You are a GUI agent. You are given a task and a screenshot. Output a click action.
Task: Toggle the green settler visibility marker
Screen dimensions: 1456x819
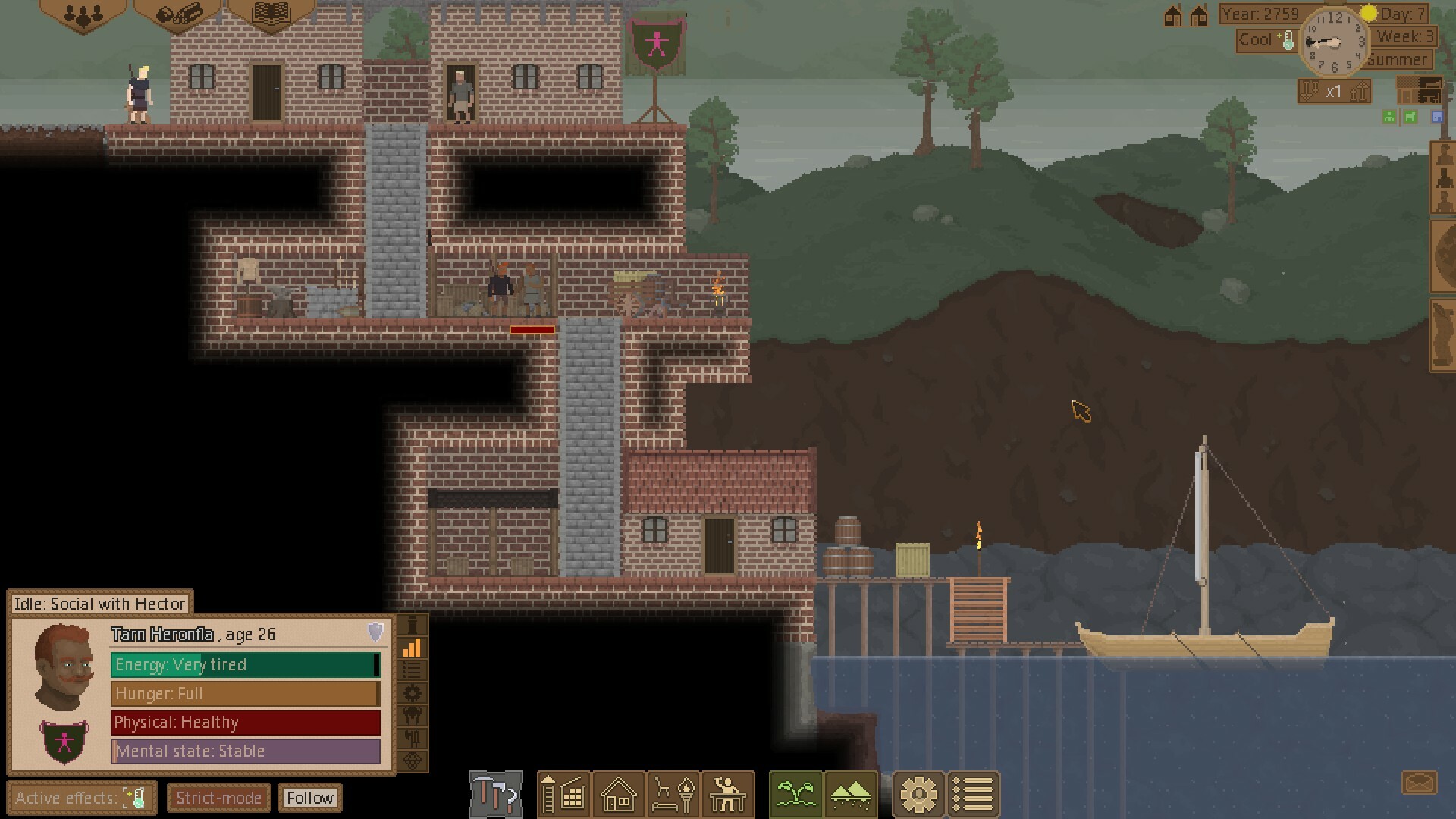point(1389,117)
